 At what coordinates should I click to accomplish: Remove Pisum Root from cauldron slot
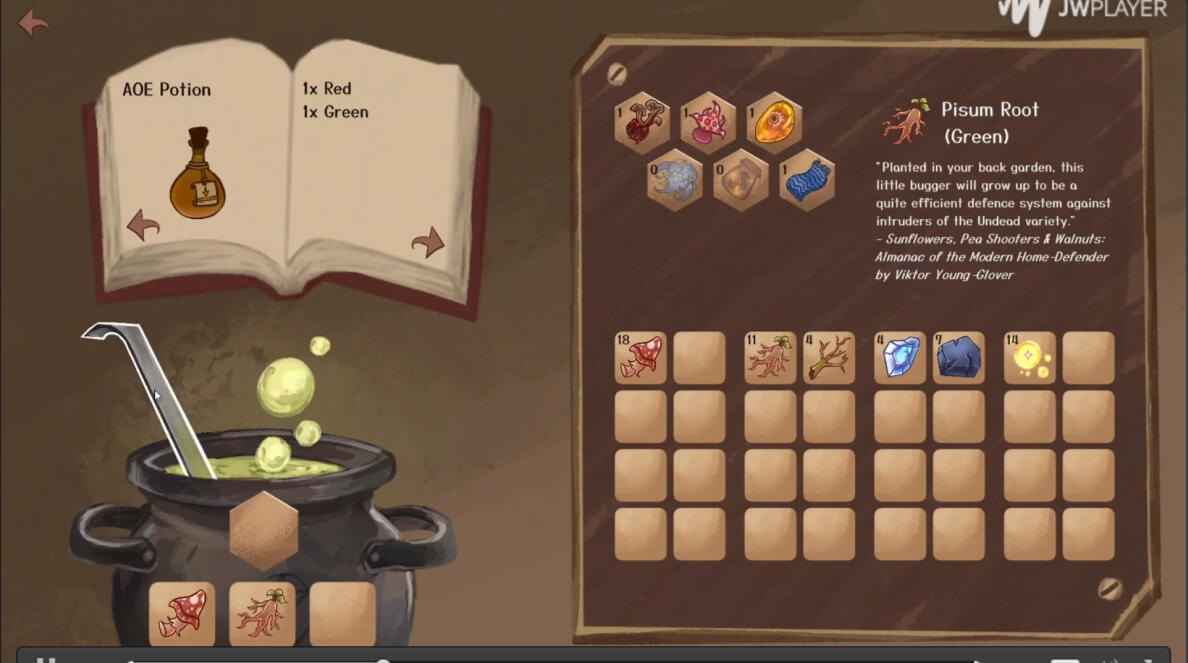262,613
